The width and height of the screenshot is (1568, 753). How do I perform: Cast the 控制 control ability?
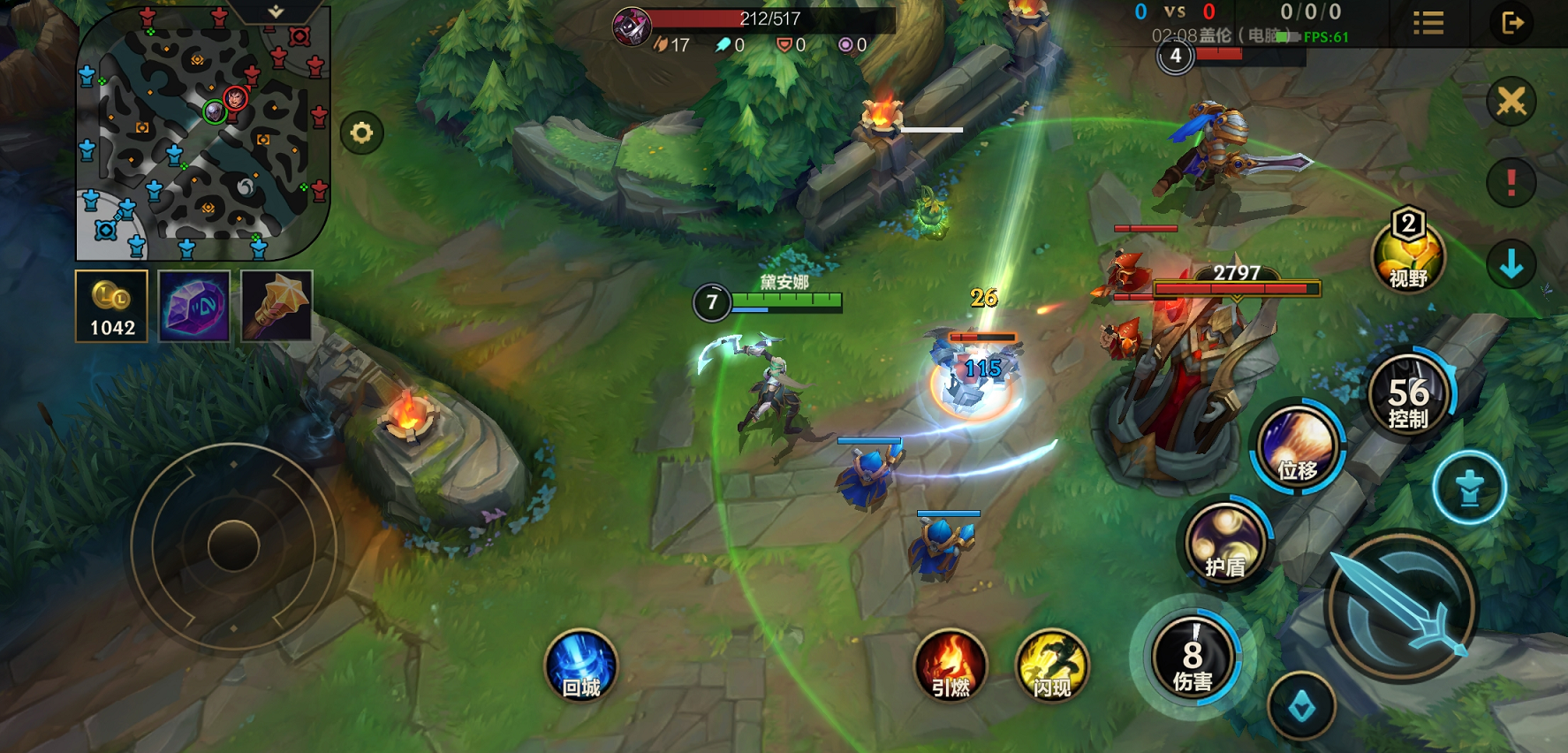pos(1408,395)
